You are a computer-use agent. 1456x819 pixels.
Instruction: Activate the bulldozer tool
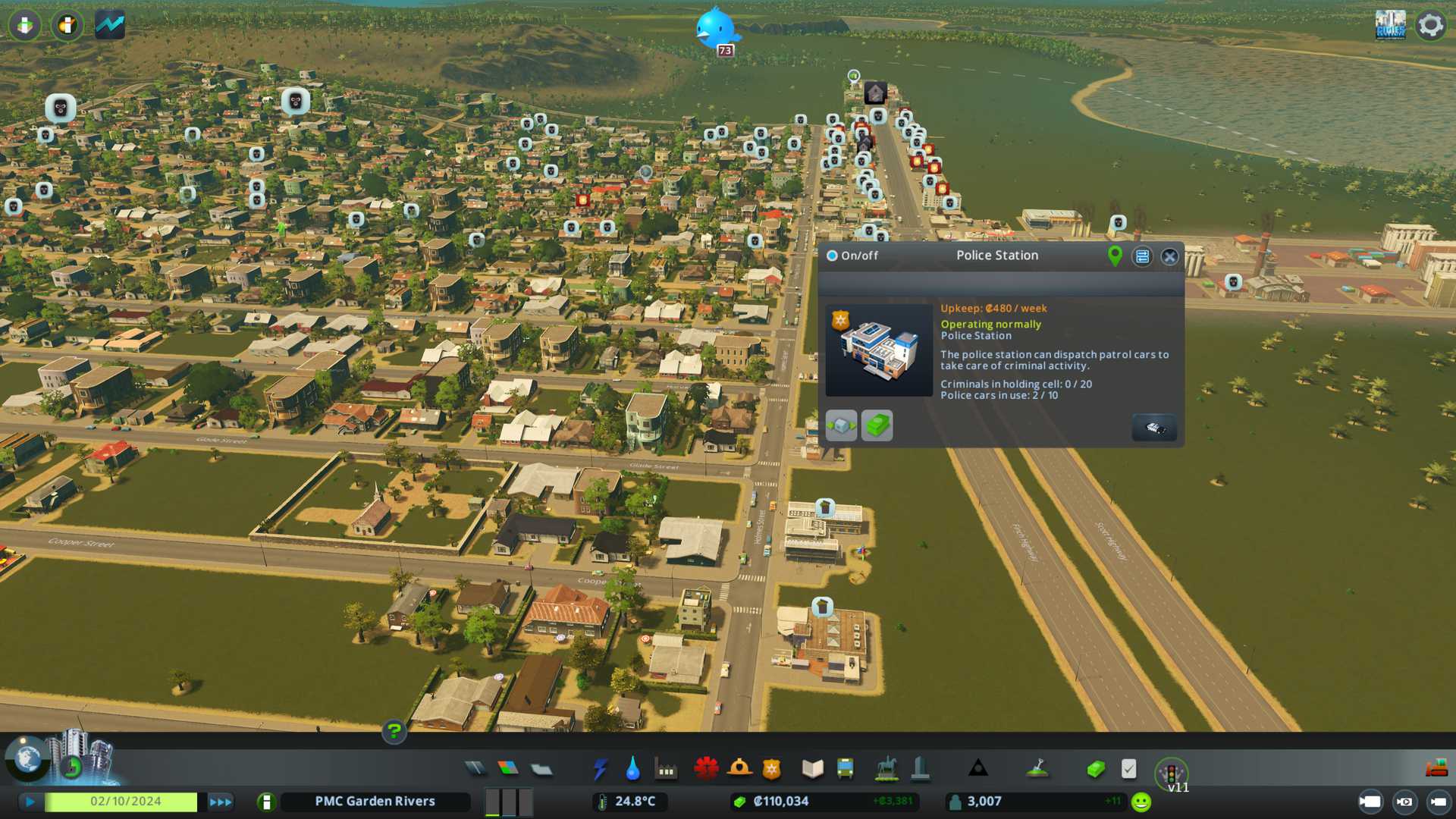coord(1436,769)
